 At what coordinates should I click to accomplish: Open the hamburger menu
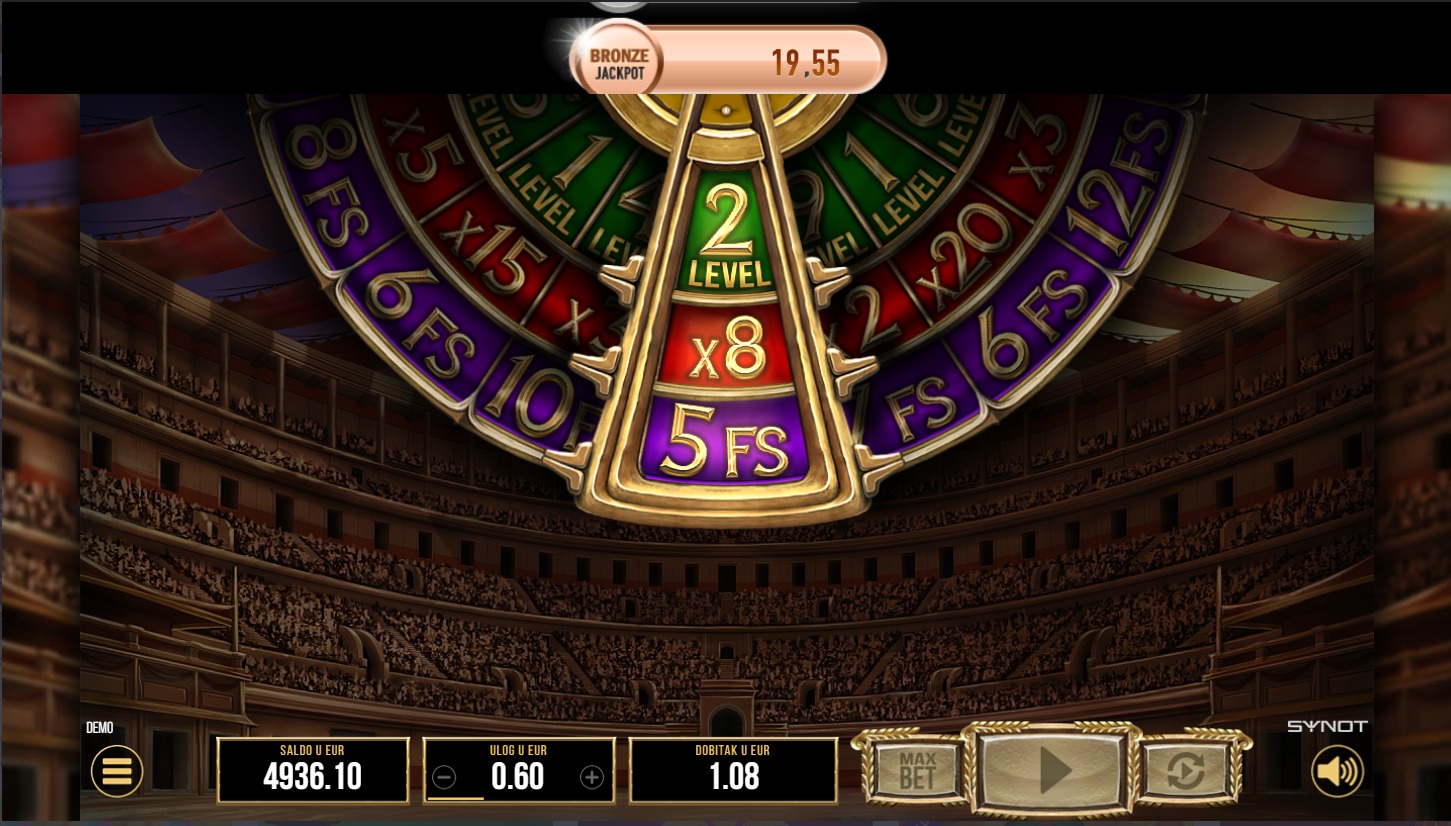click(x=117, y=771)
